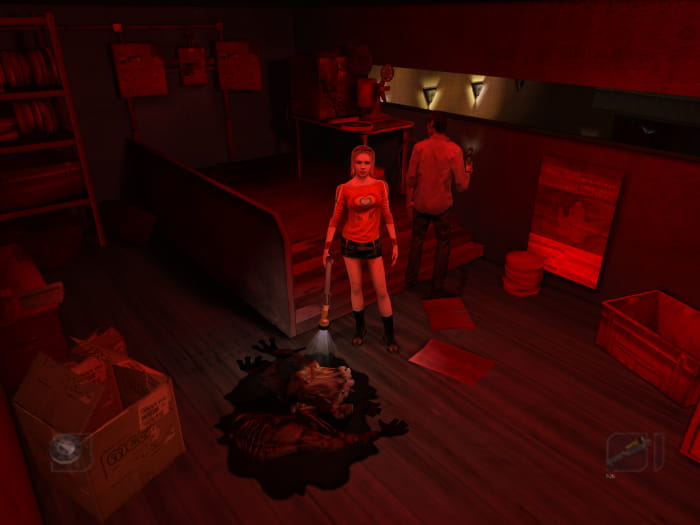Select the equipped weapon slot
700x525 pixels.
[x=628, y=452]
